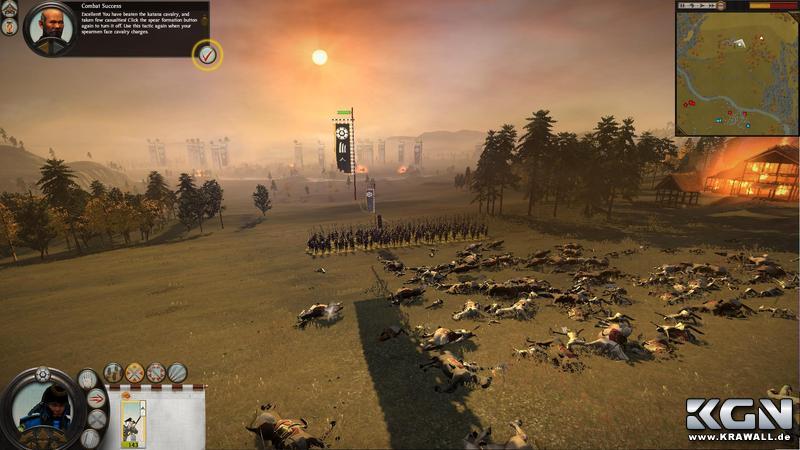The image size is (800, 450).
Task: Click the question mark help button
Action: tap(9, 27)
